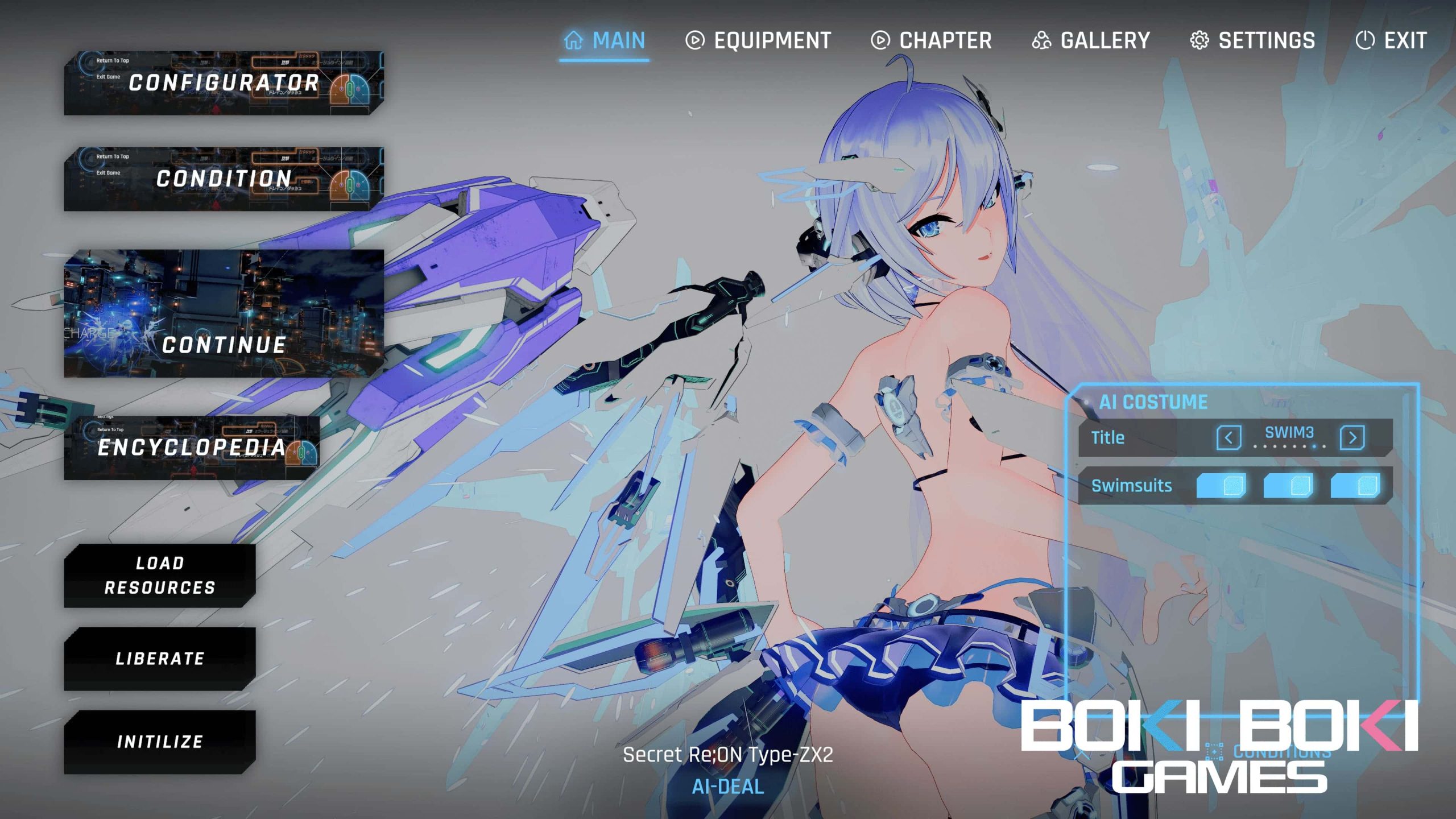The width and height of the screenshot is (1456, 819).
Task: Click the Gallery icon in the top bar
Action: tap(1042, 40)
